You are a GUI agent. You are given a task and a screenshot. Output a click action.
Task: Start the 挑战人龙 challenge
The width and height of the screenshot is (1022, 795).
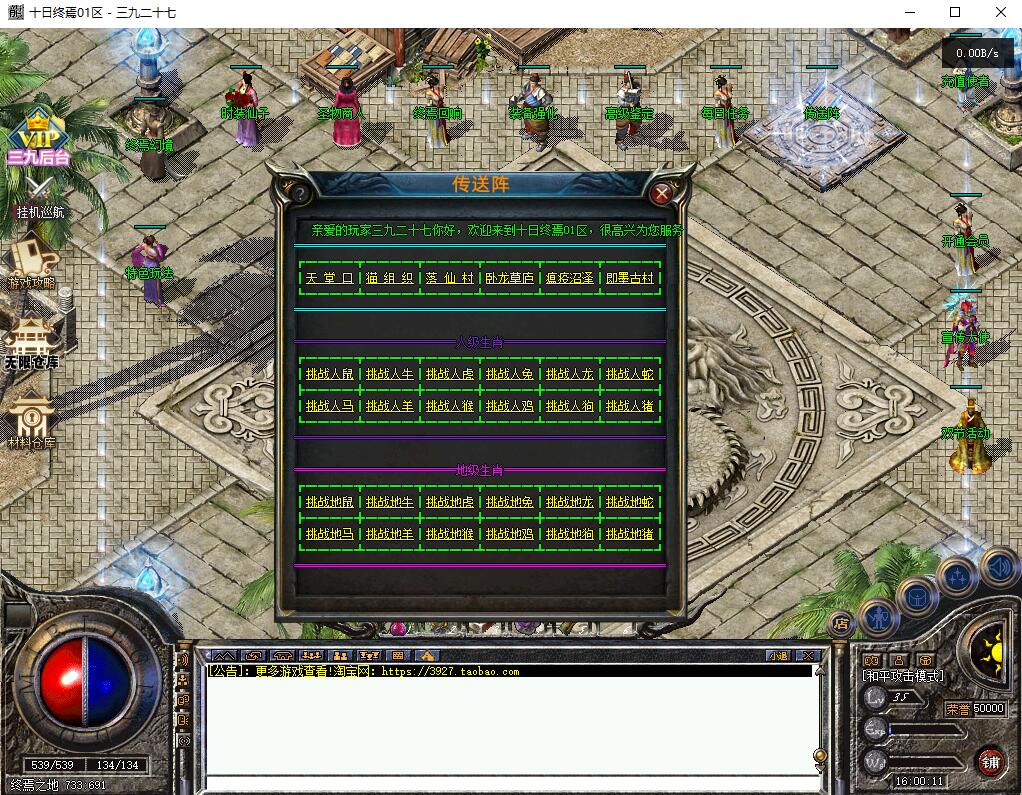pos(569,374)
